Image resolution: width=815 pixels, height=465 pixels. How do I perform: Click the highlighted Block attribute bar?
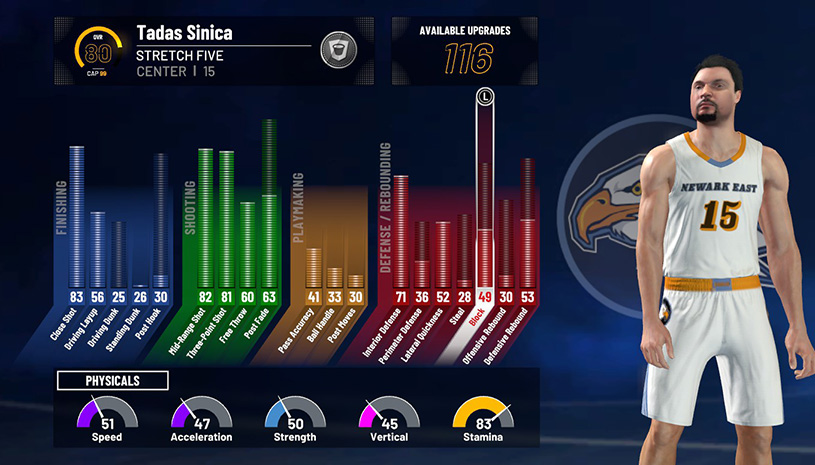(x=485, y=200)
